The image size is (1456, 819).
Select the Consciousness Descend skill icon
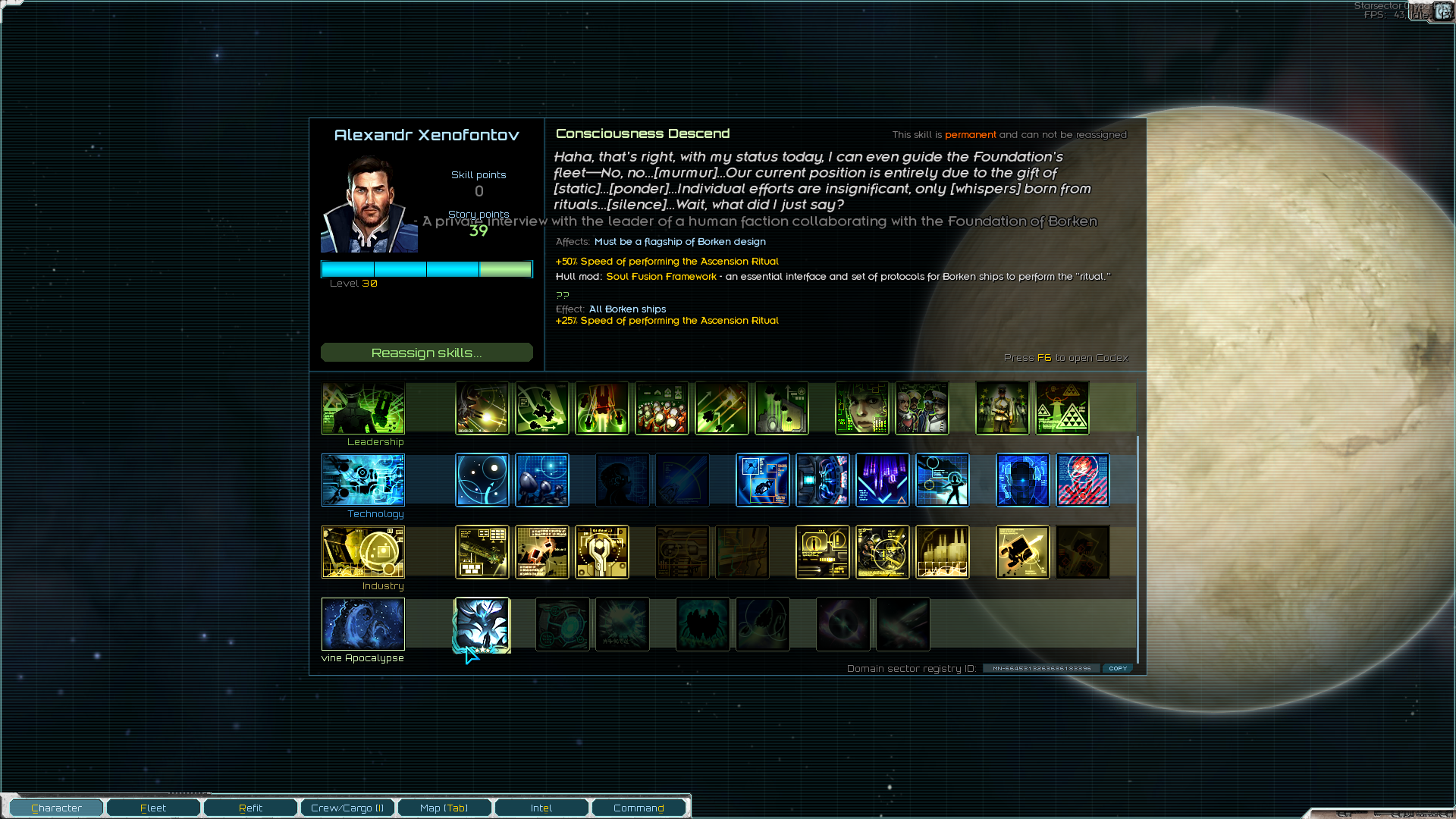[482, 624]
